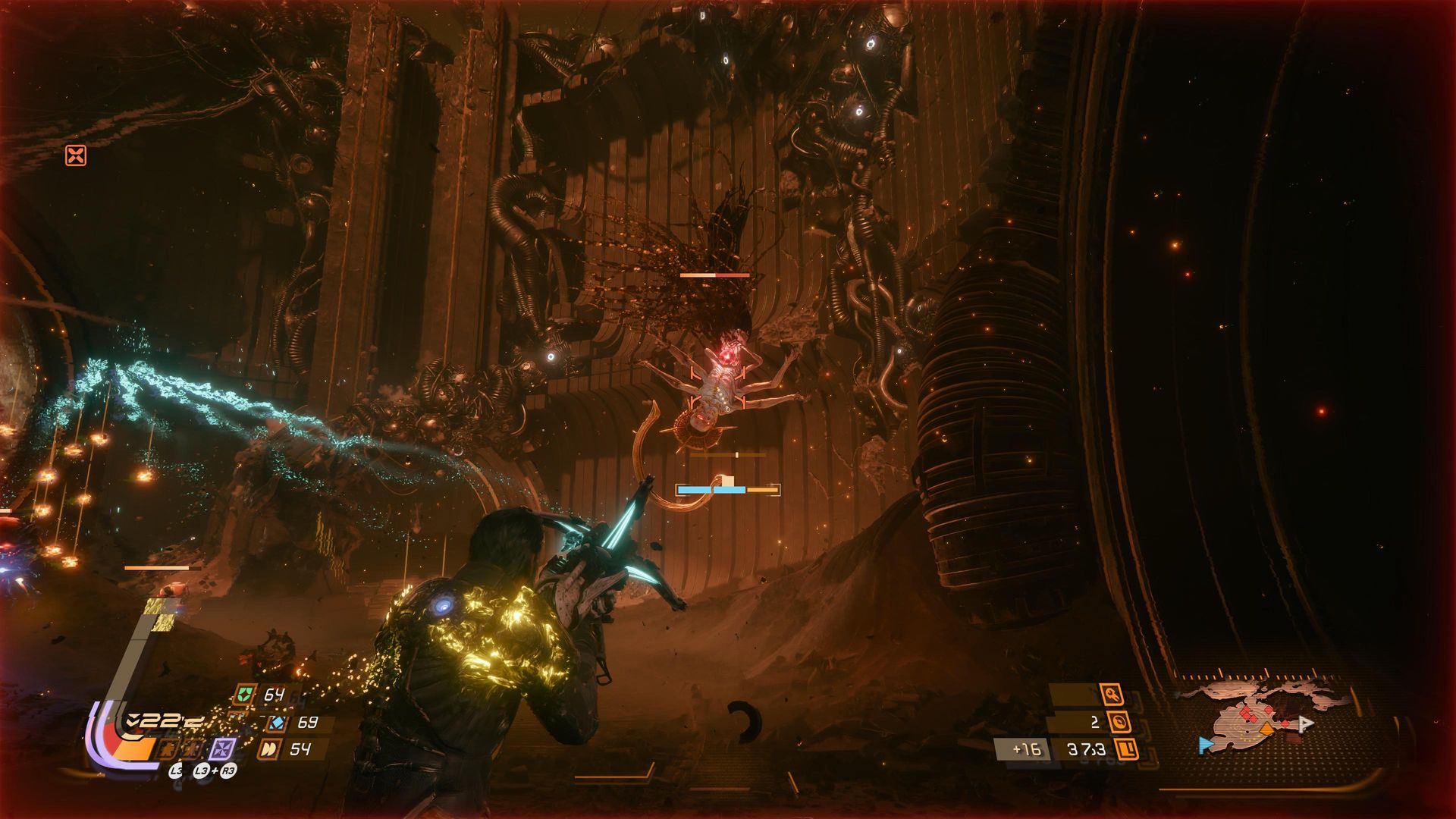This screenshot has width=1456, height=819.
Task: Select the orange currency icon beside 373
Action: tap(1128, 749)
